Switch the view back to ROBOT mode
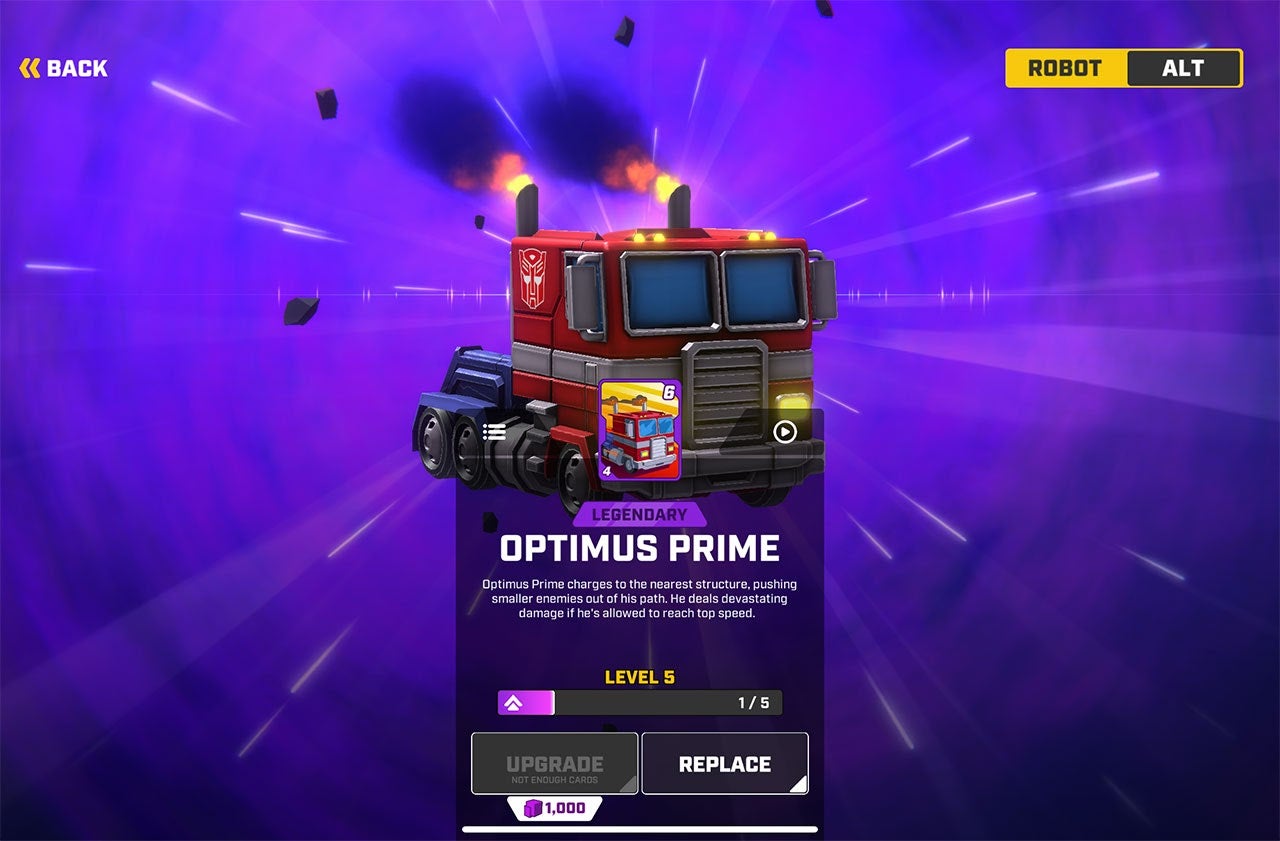 coord(1063,68)
